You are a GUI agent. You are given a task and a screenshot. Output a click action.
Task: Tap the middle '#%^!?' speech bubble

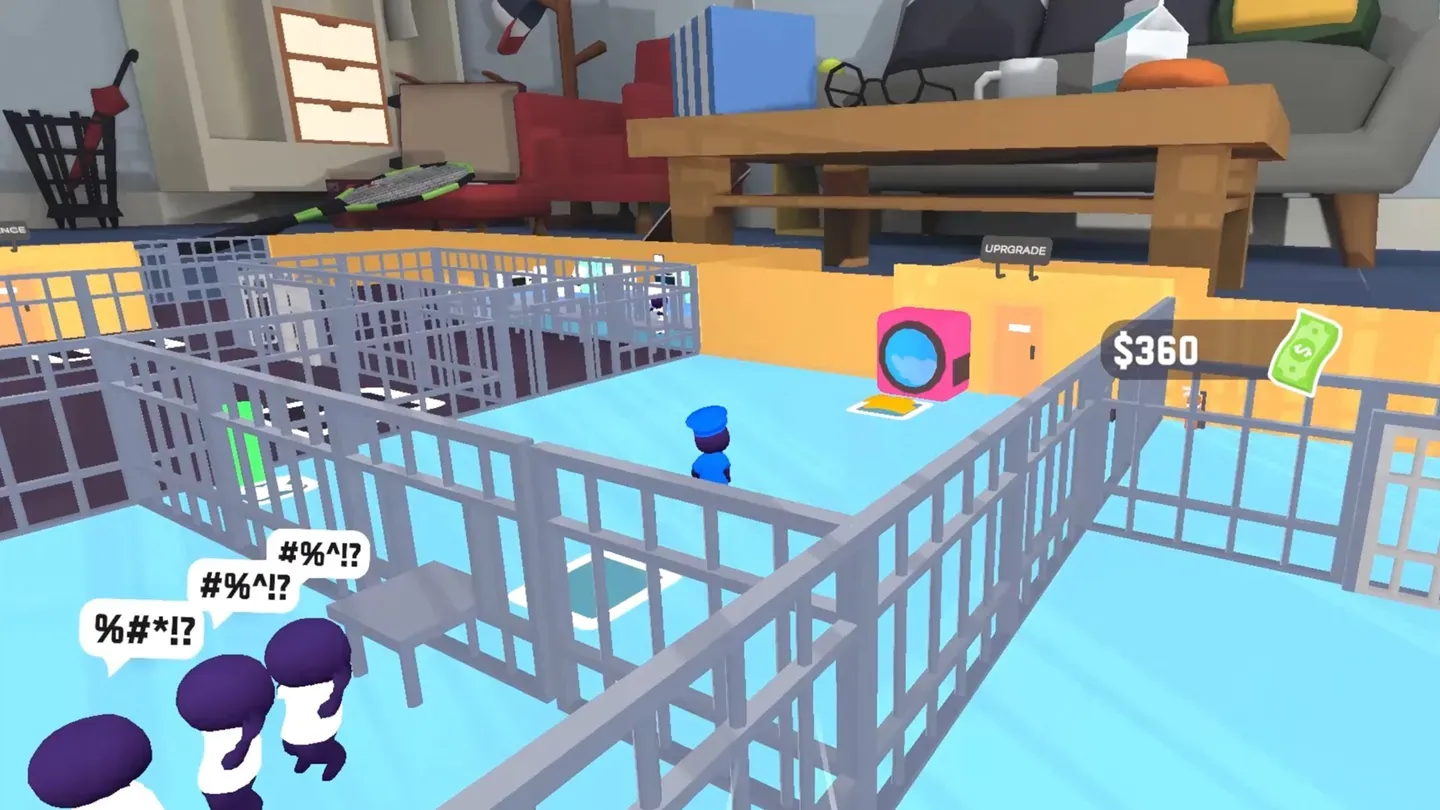243,586
